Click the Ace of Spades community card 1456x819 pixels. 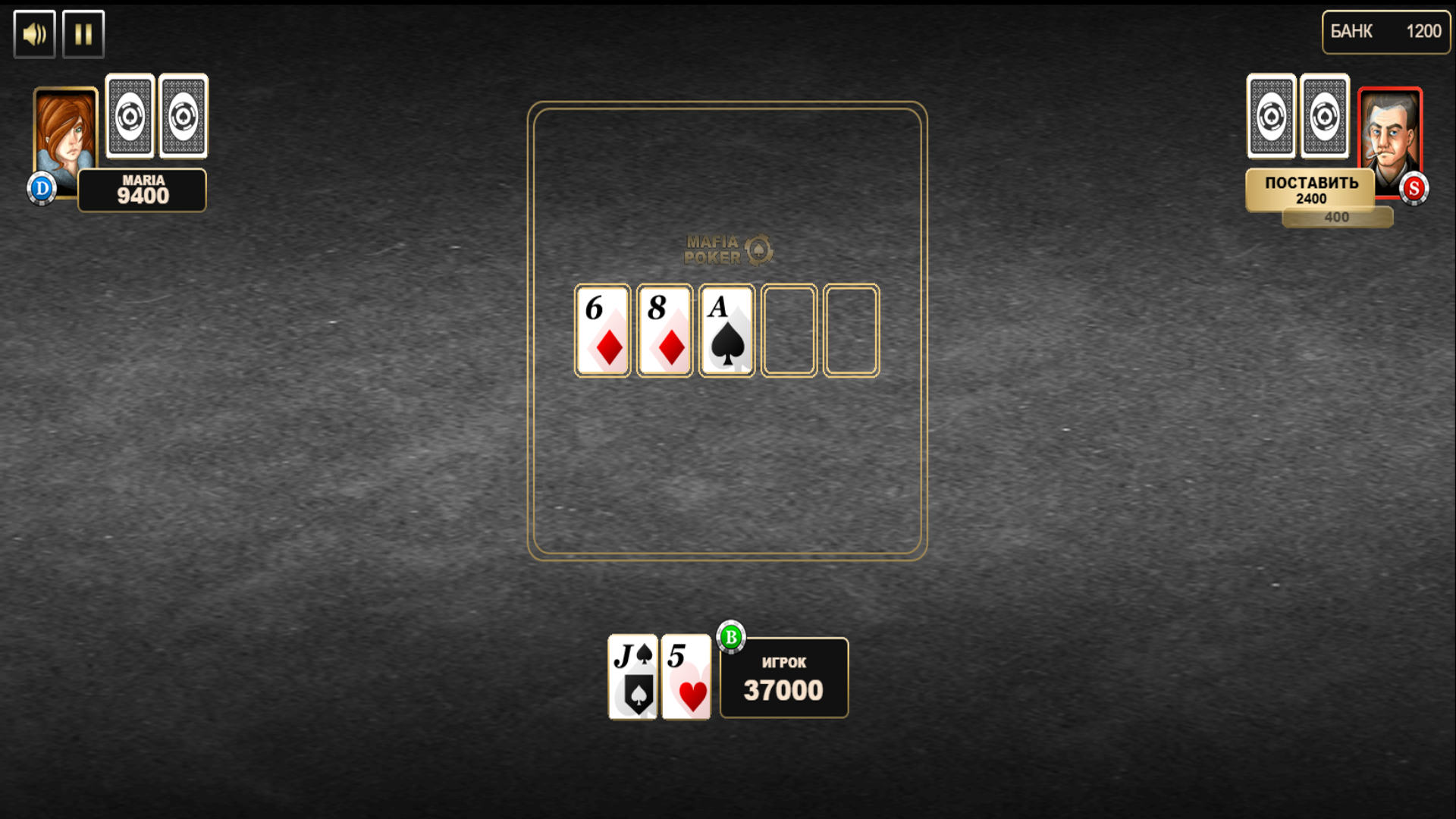coord(726,330)
